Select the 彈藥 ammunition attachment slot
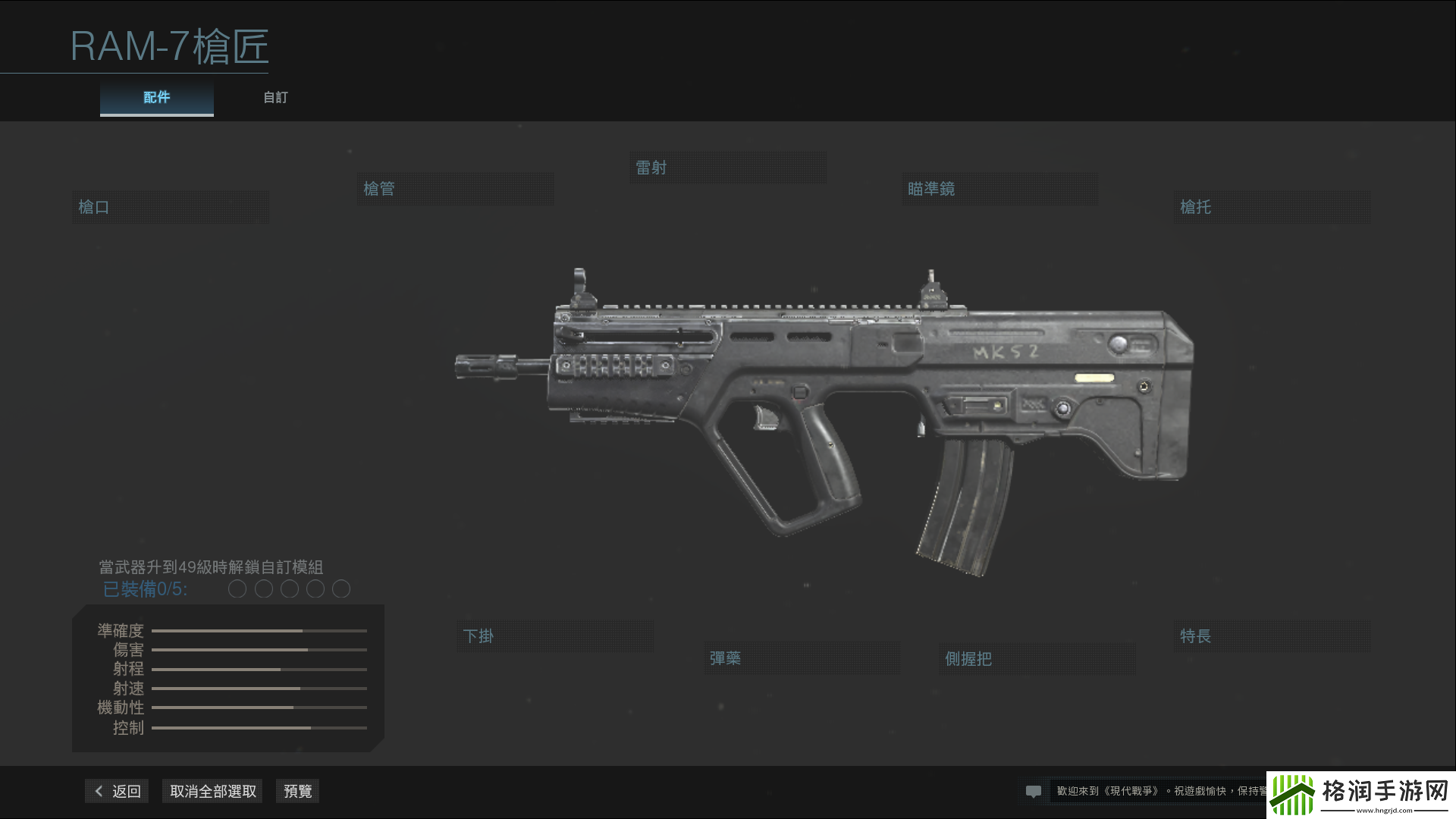 802,657
